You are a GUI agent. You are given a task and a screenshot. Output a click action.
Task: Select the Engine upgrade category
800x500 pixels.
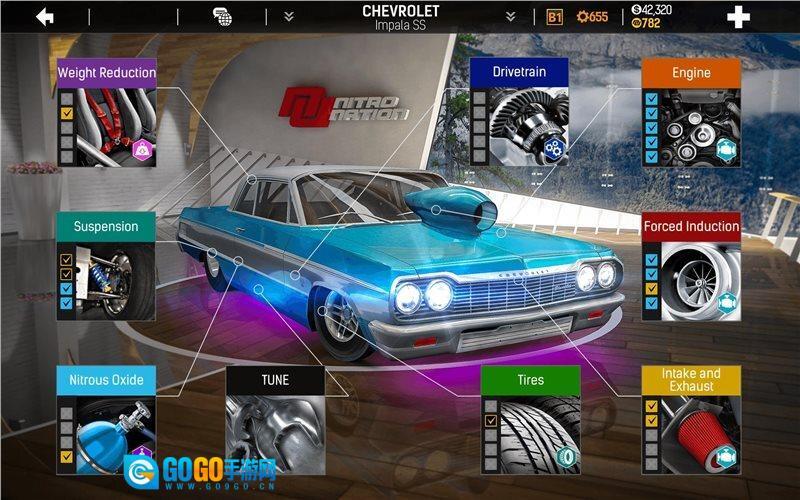(691, 112)
